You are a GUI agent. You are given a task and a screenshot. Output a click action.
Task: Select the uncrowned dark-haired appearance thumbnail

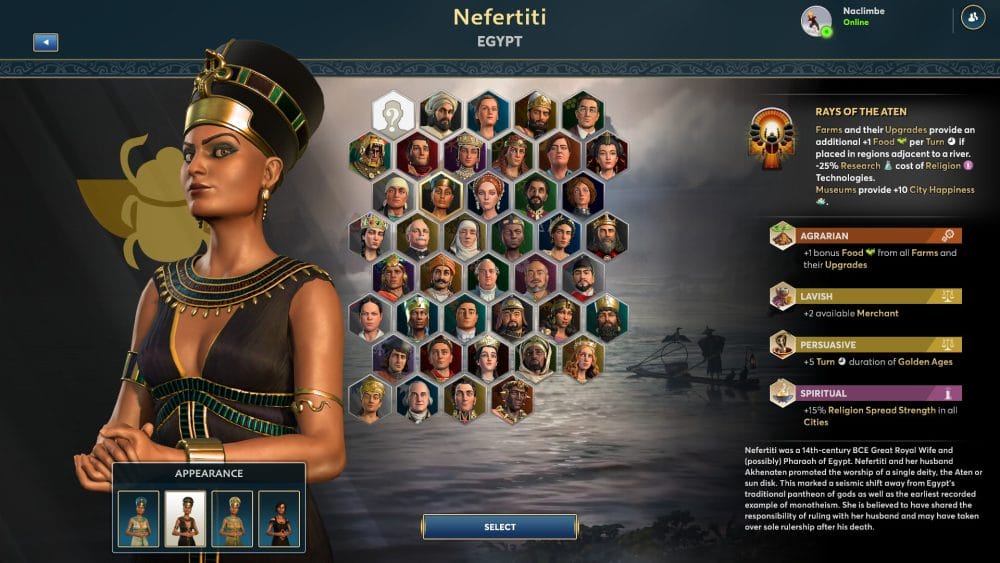coord(279,518)
